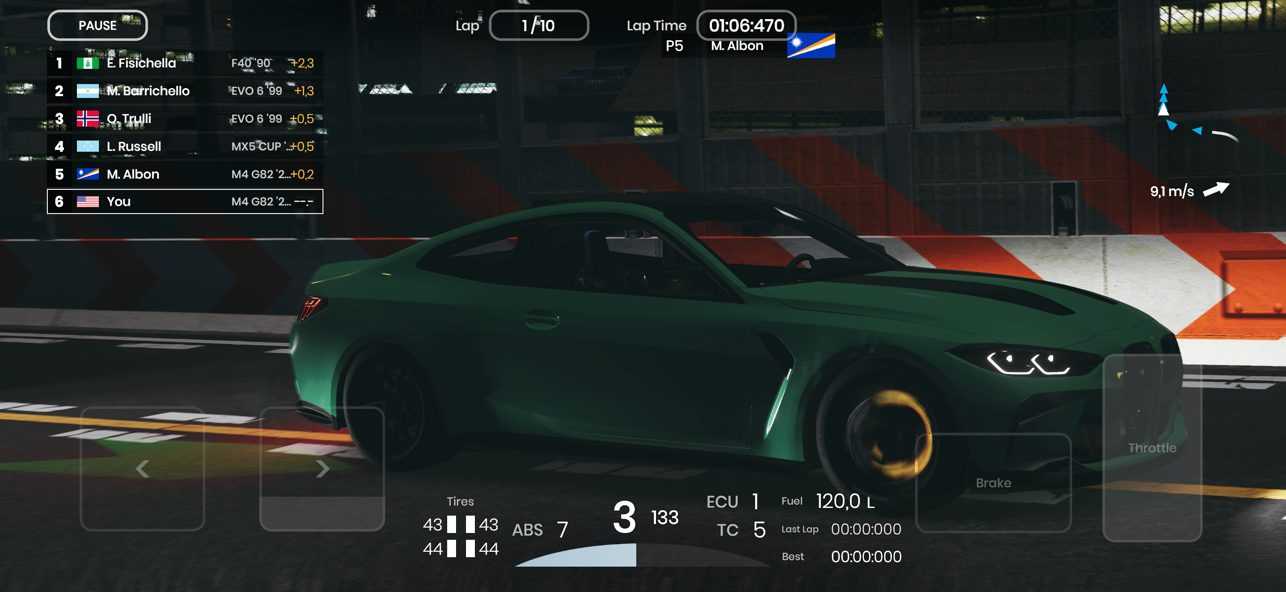Select L. Russell in the standings

point(185,146)
